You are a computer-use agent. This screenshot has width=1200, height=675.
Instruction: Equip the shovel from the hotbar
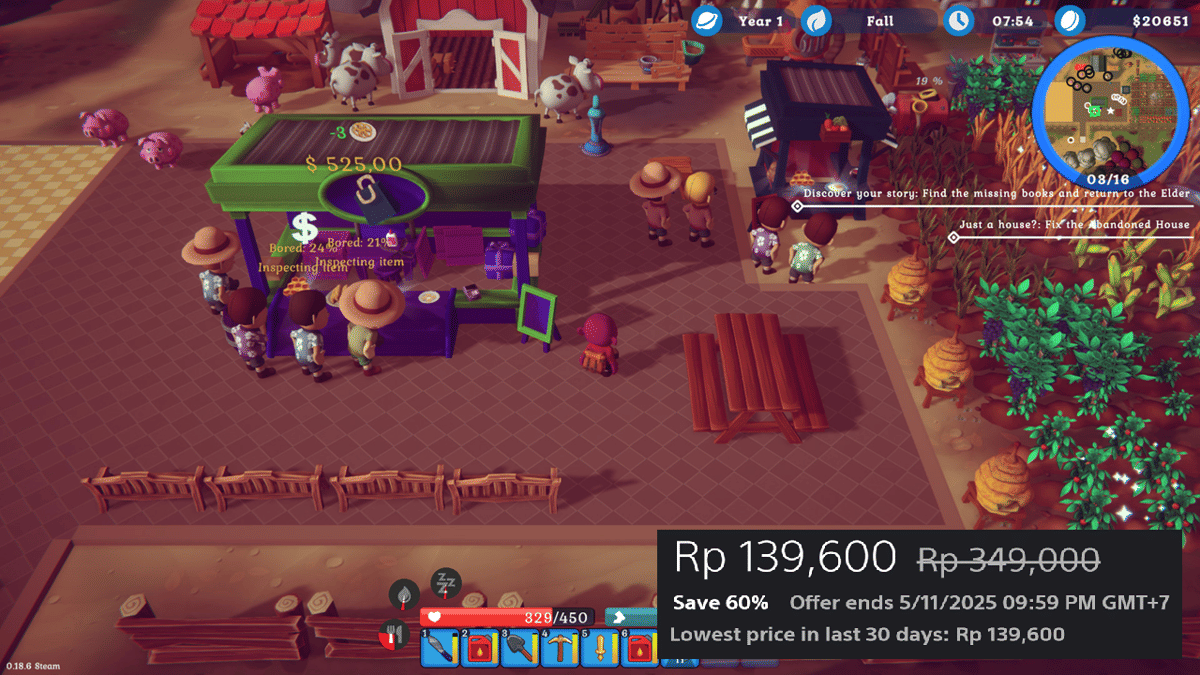[x=519, y=649]
